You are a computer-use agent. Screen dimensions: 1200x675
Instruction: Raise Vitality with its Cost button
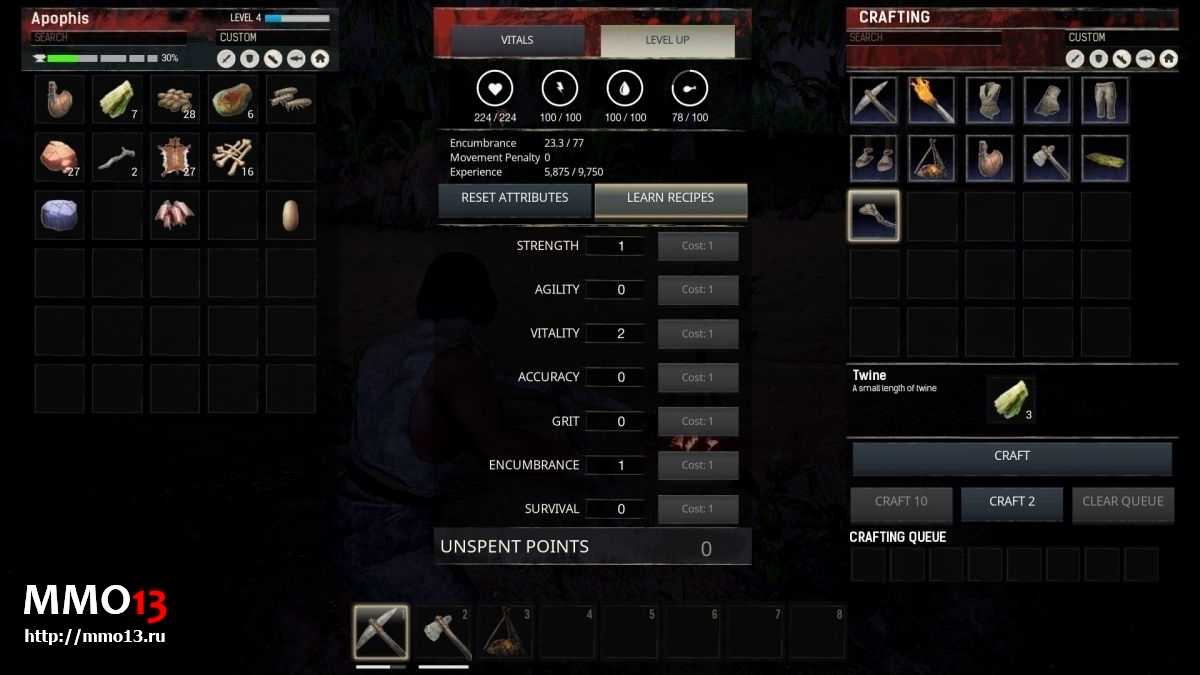[698, 334]
